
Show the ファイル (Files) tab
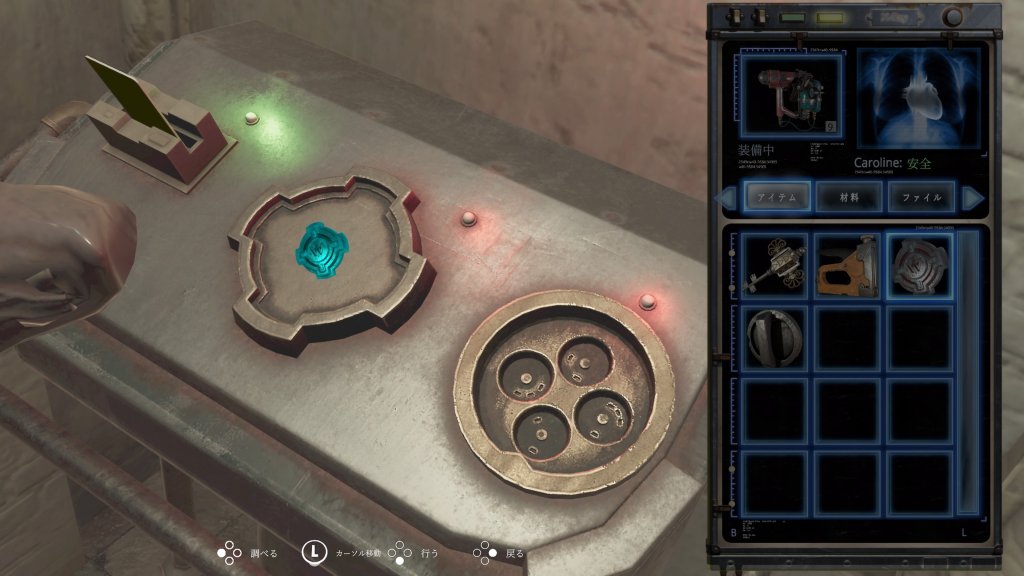point(921,197)
